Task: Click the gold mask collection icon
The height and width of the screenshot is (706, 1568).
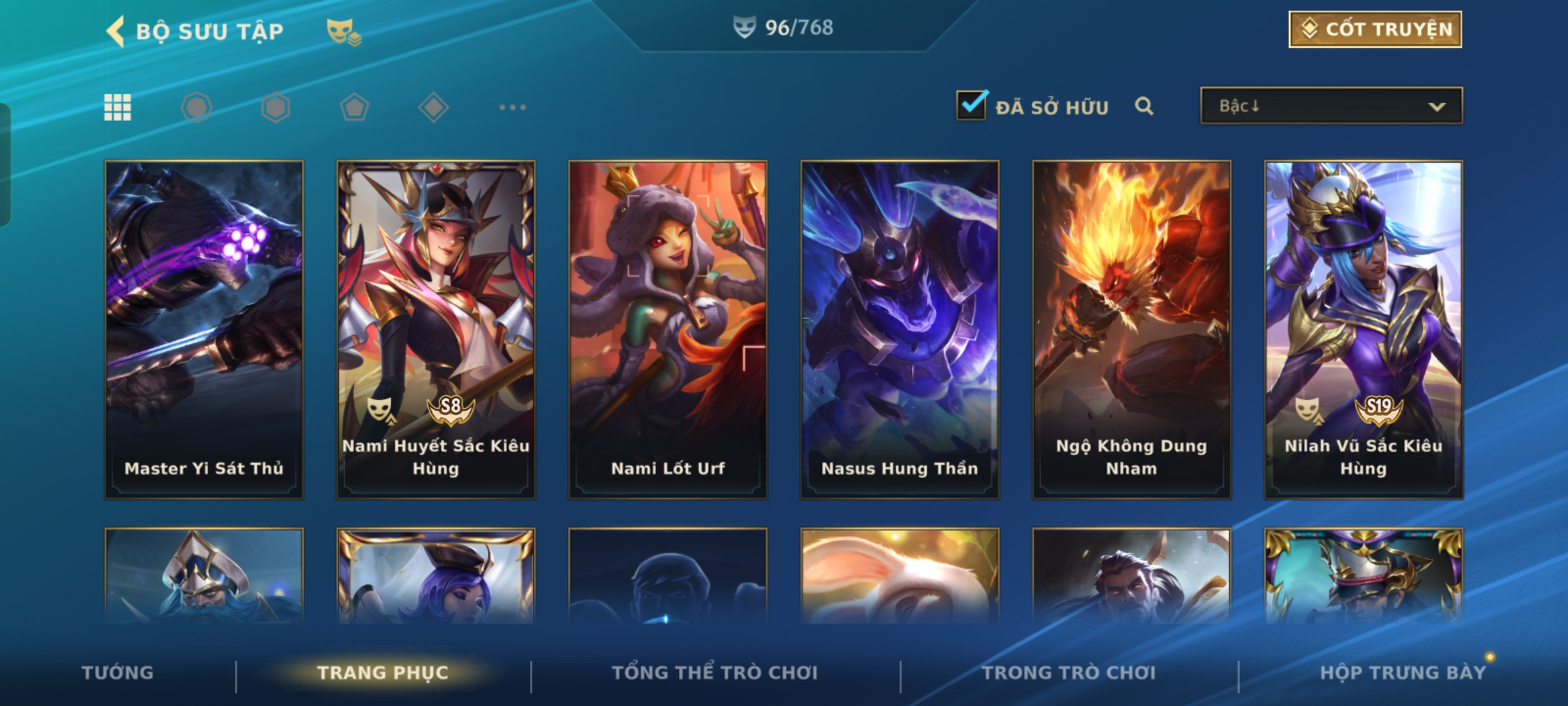Action: (343, 31)
